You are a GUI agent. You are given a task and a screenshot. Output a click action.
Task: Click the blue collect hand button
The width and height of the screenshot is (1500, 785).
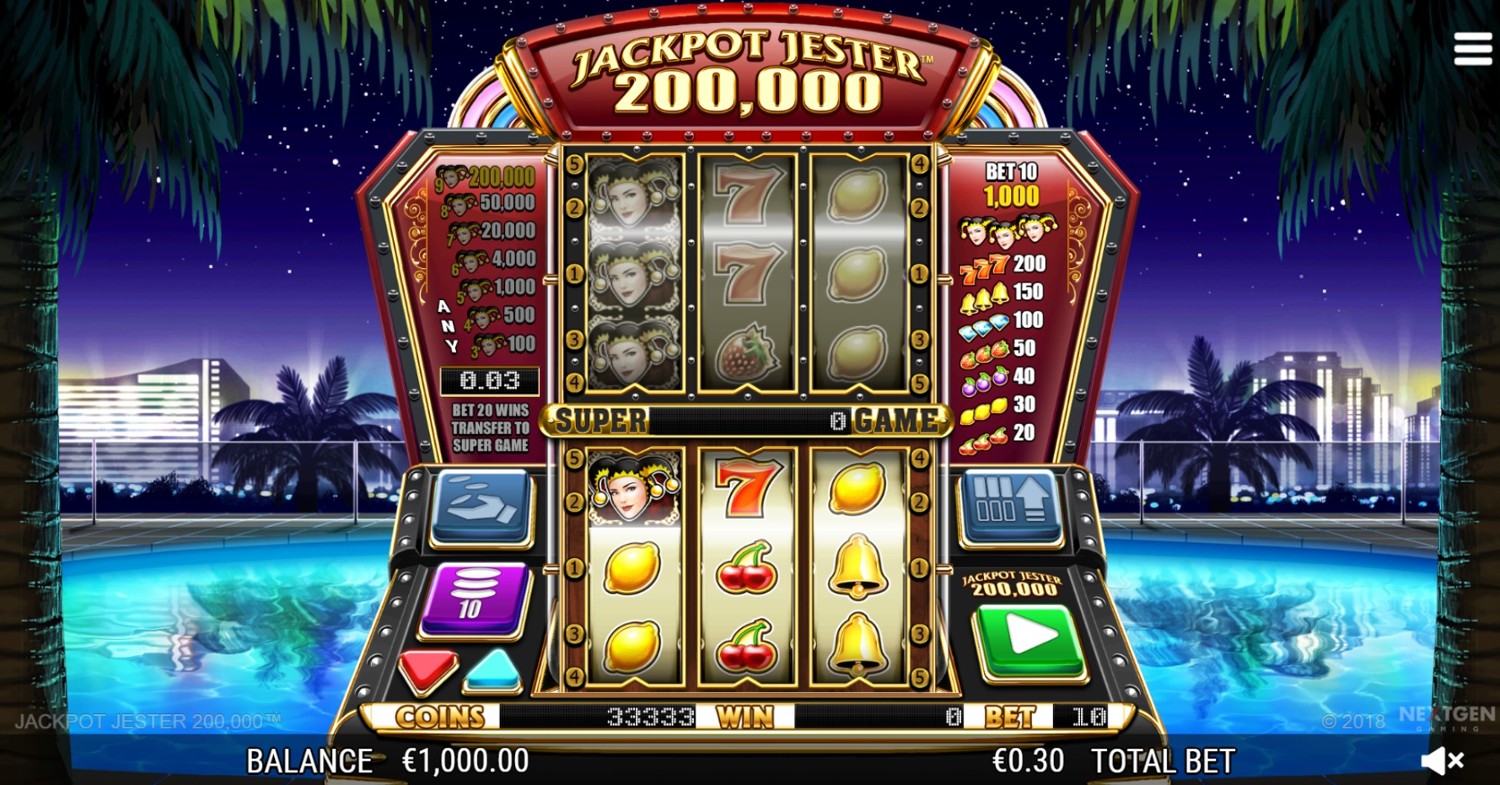482,507
